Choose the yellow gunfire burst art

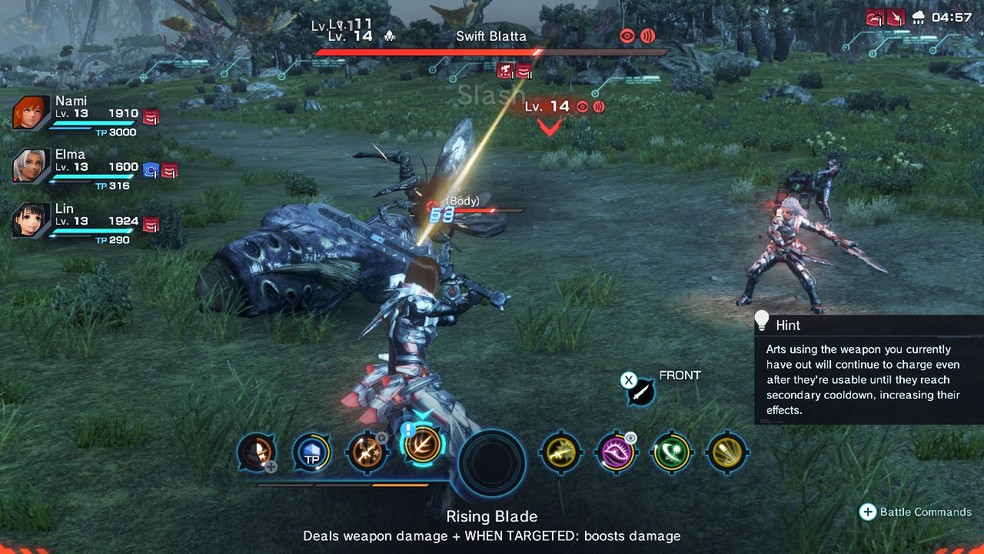tap(561, 453)
